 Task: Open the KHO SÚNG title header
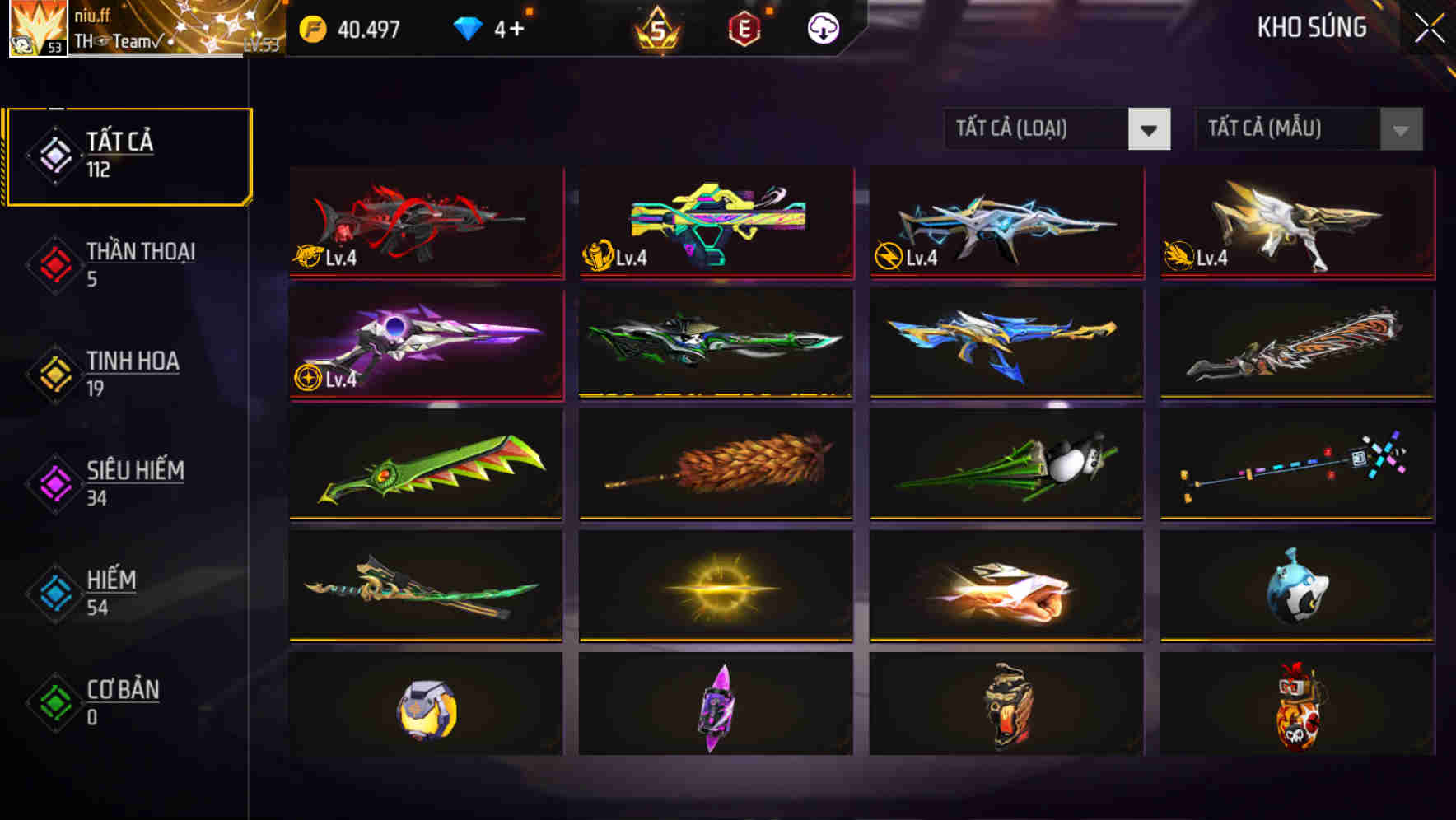pyautogui.click(x=1311, y=27)
